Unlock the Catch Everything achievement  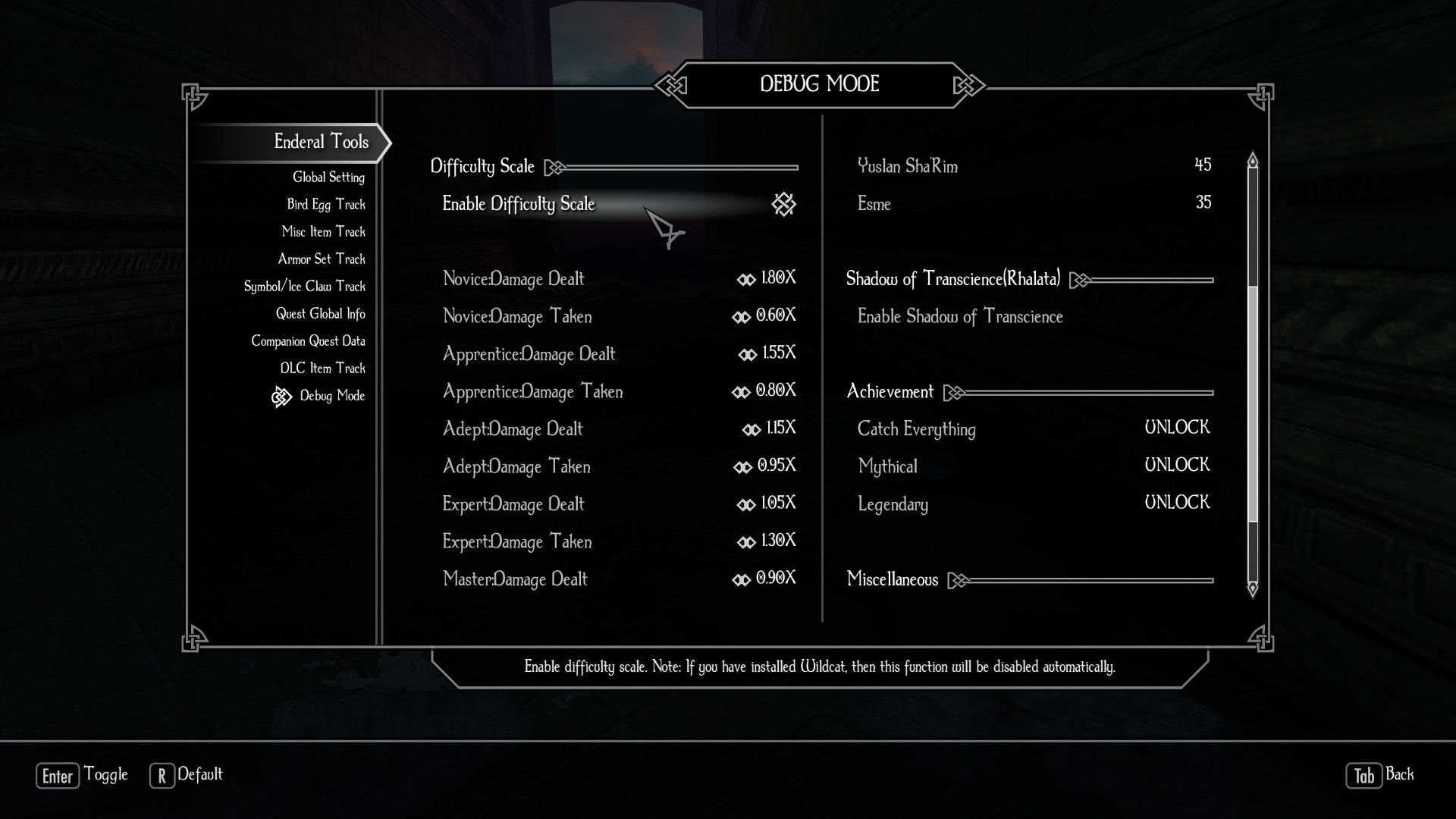click(x=1176, y=428)
